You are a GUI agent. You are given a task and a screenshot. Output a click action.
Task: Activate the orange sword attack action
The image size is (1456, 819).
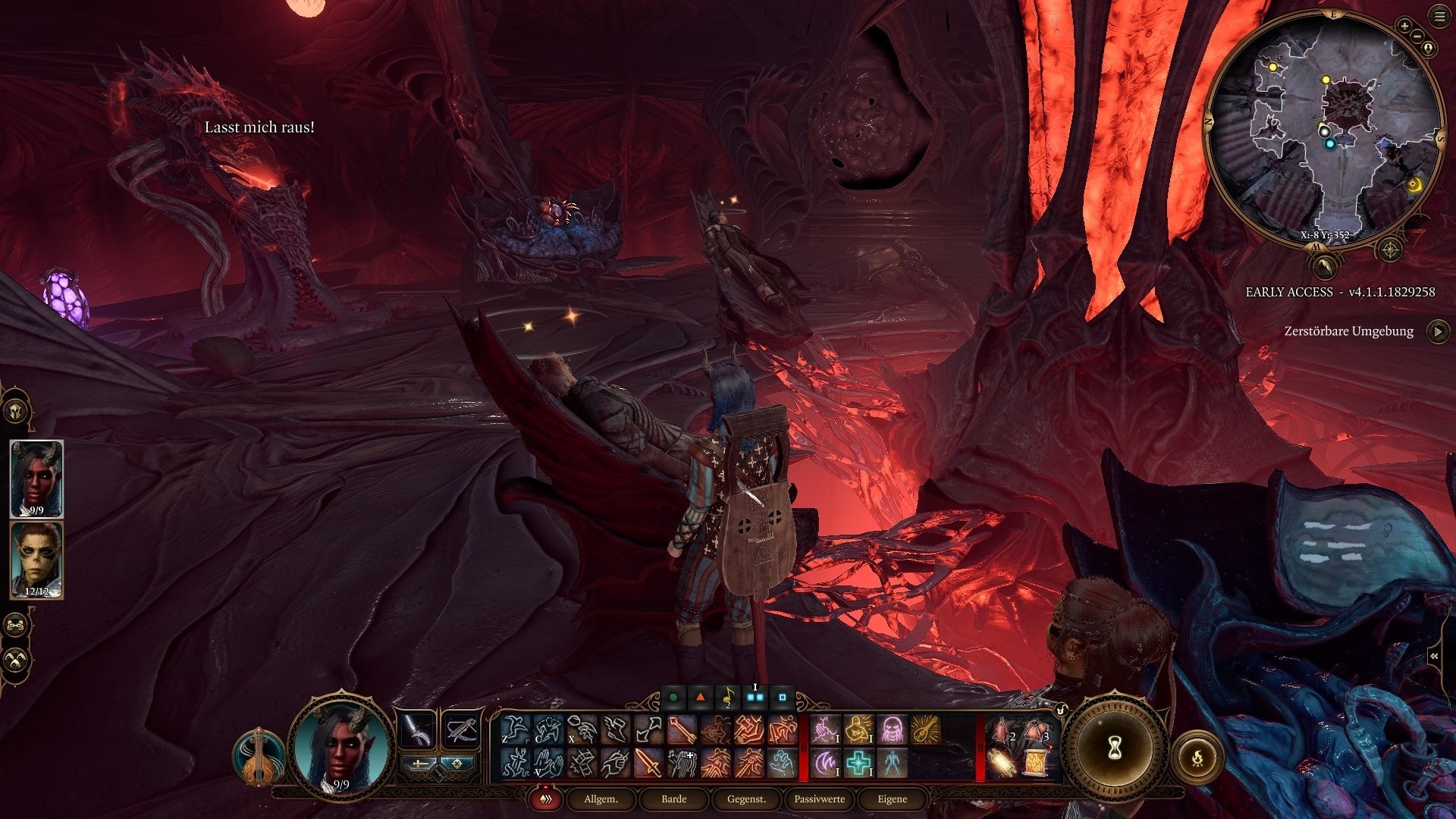coord(648,763)
